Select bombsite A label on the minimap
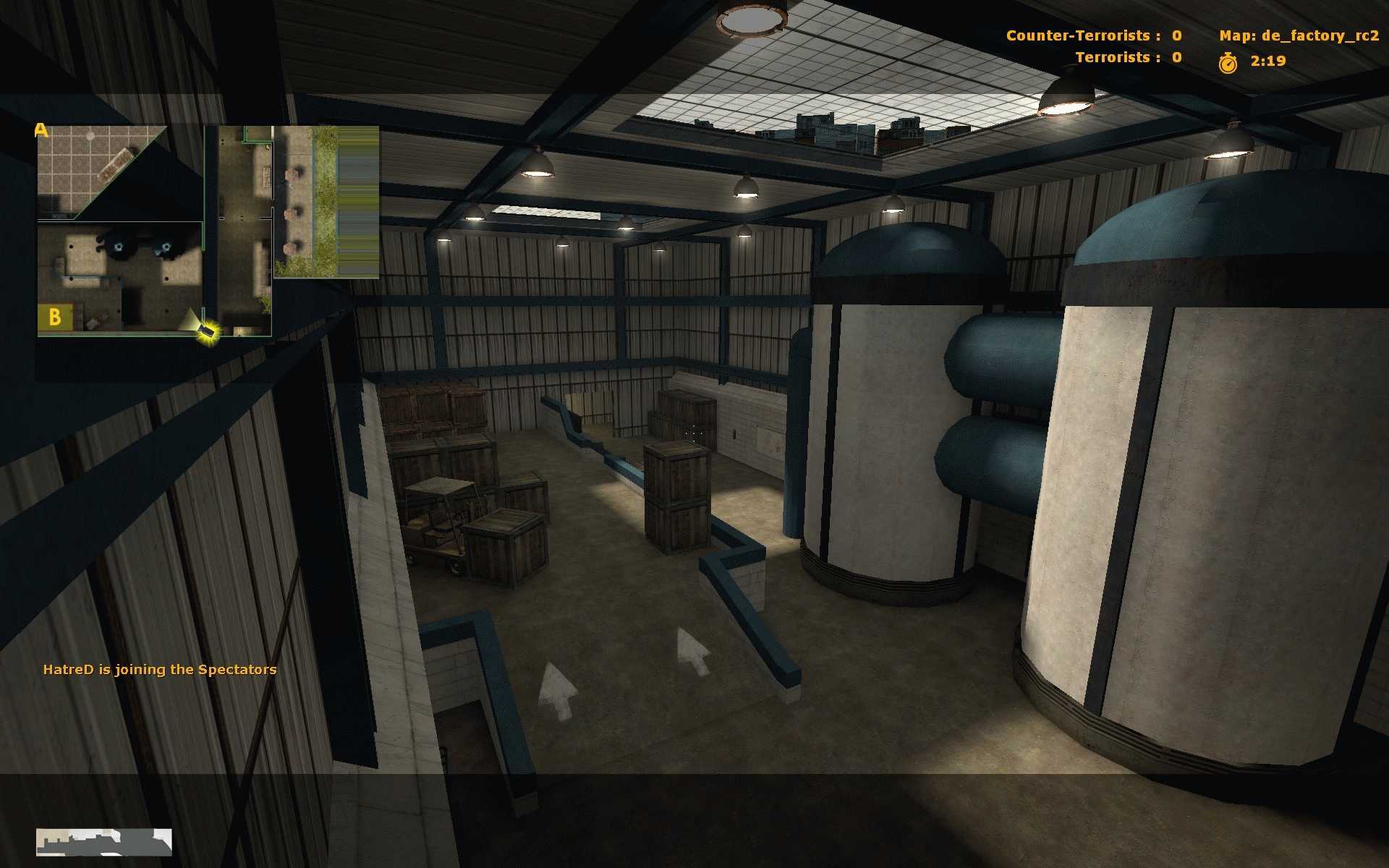 point(41,131)
